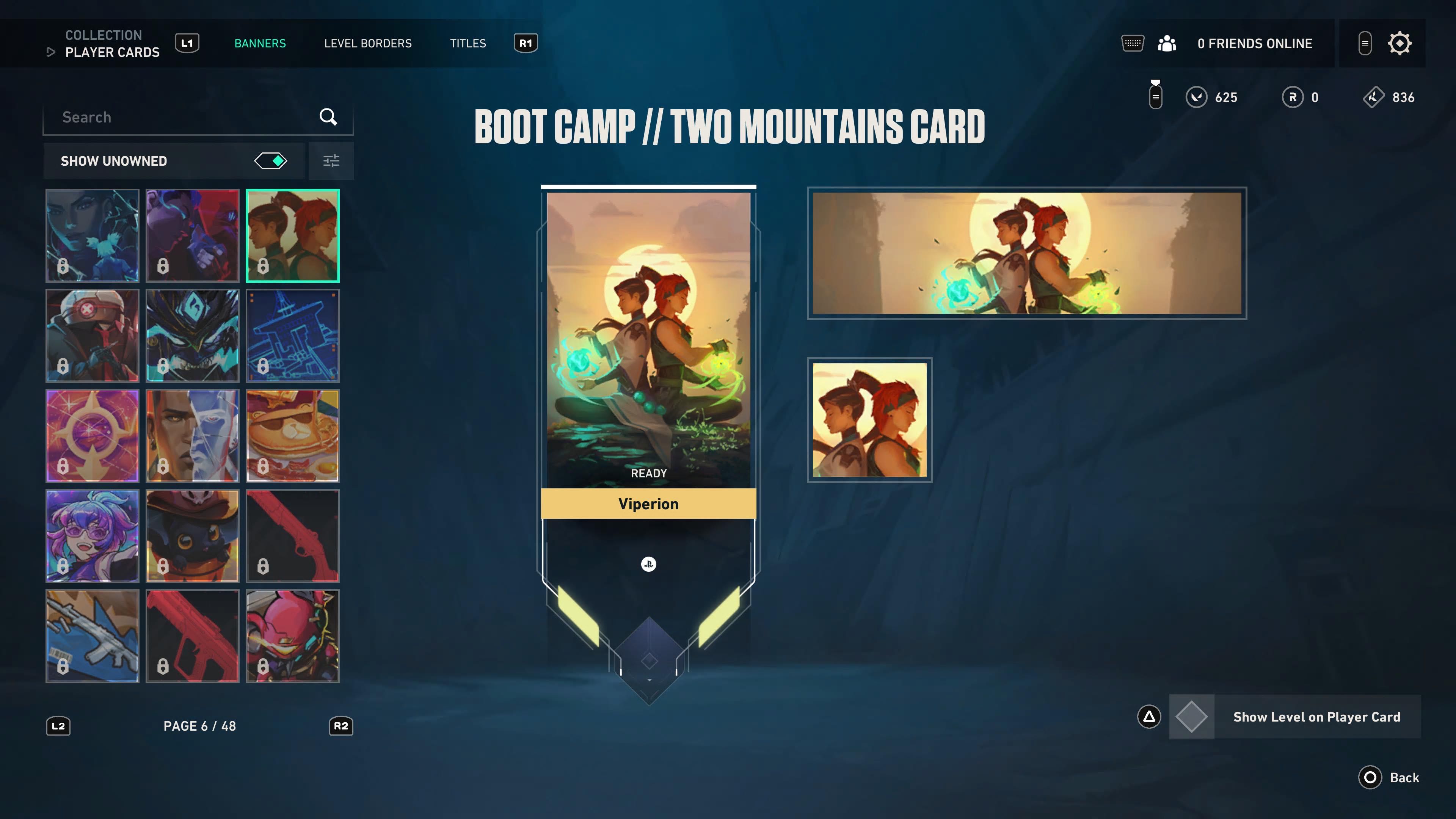
Task: Select the gold compass star card
Action: [92, 436]
